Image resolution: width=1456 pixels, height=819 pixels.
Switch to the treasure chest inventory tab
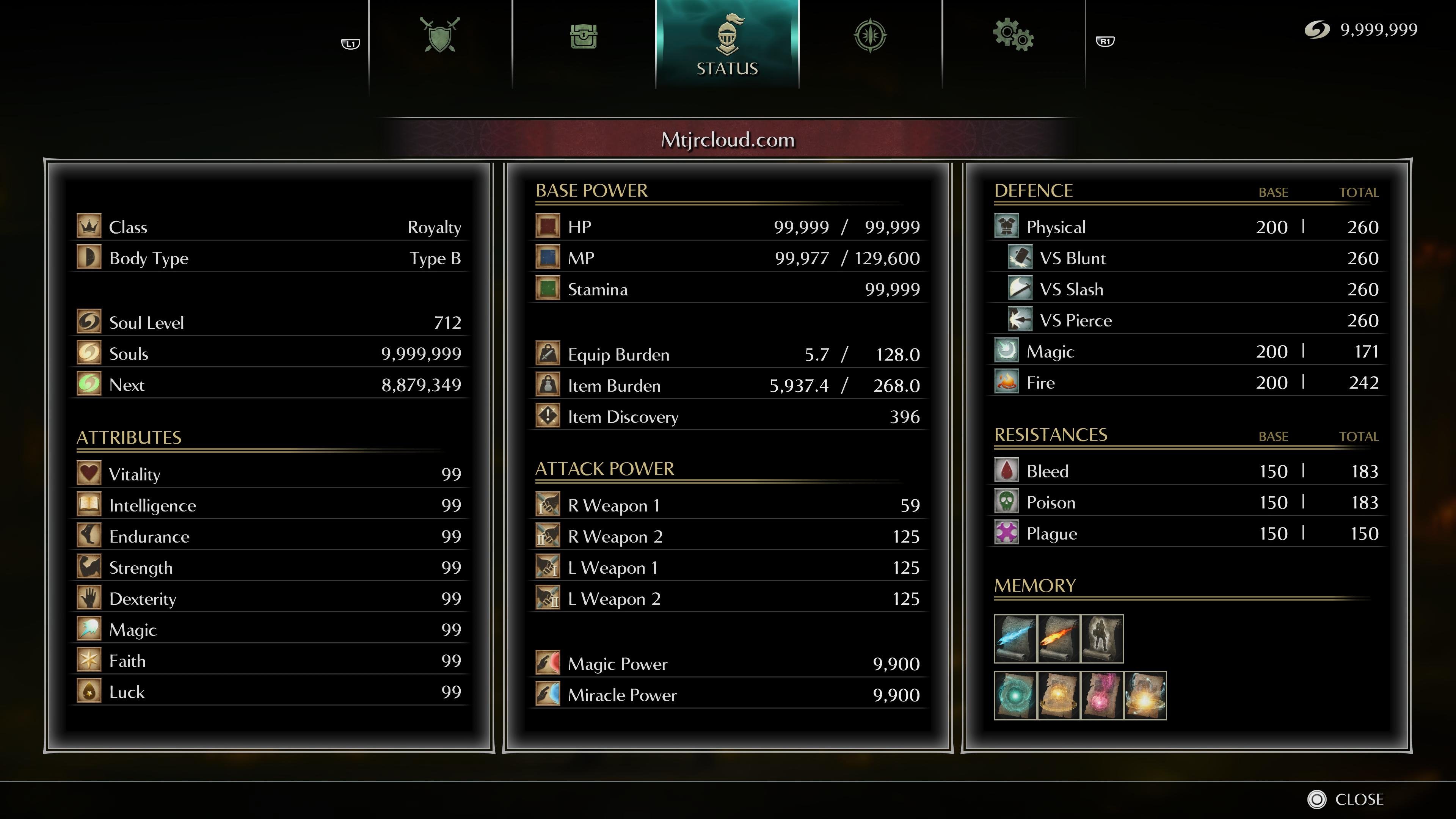tap(583, 37)
